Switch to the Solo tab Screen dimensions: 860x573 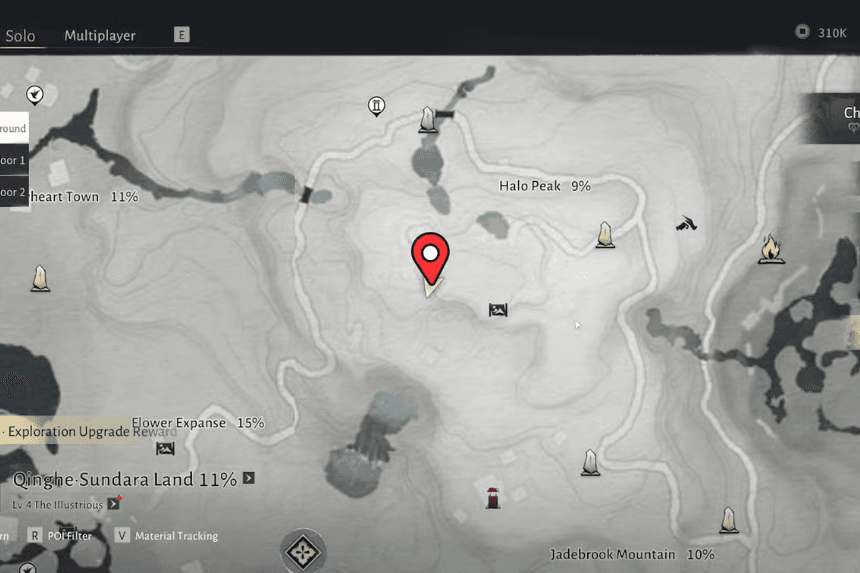[20, 36]
